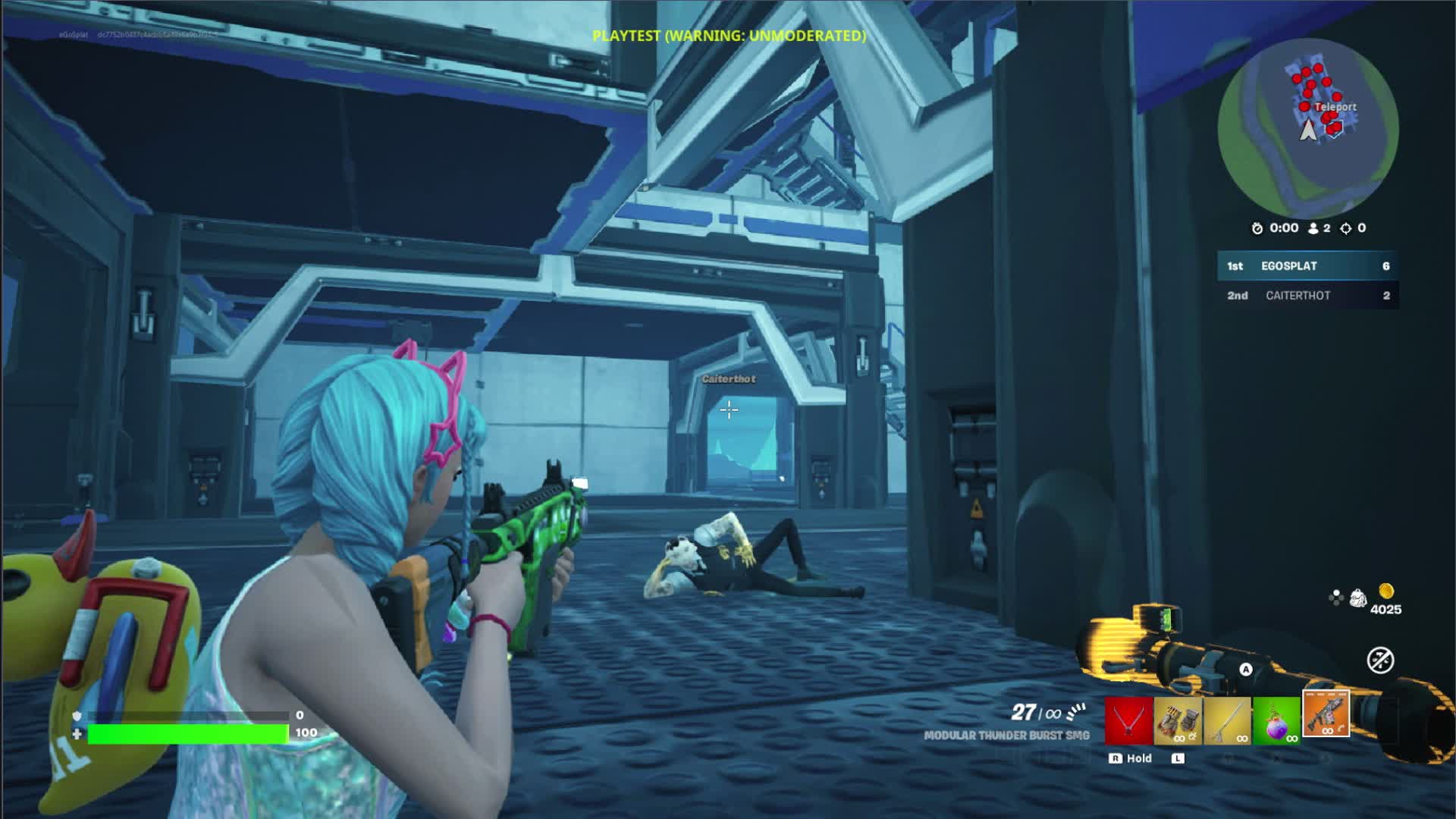Click the crossed-out circle status icon
Screen dimensions: 1456x819
click(x=1379, y=661)
